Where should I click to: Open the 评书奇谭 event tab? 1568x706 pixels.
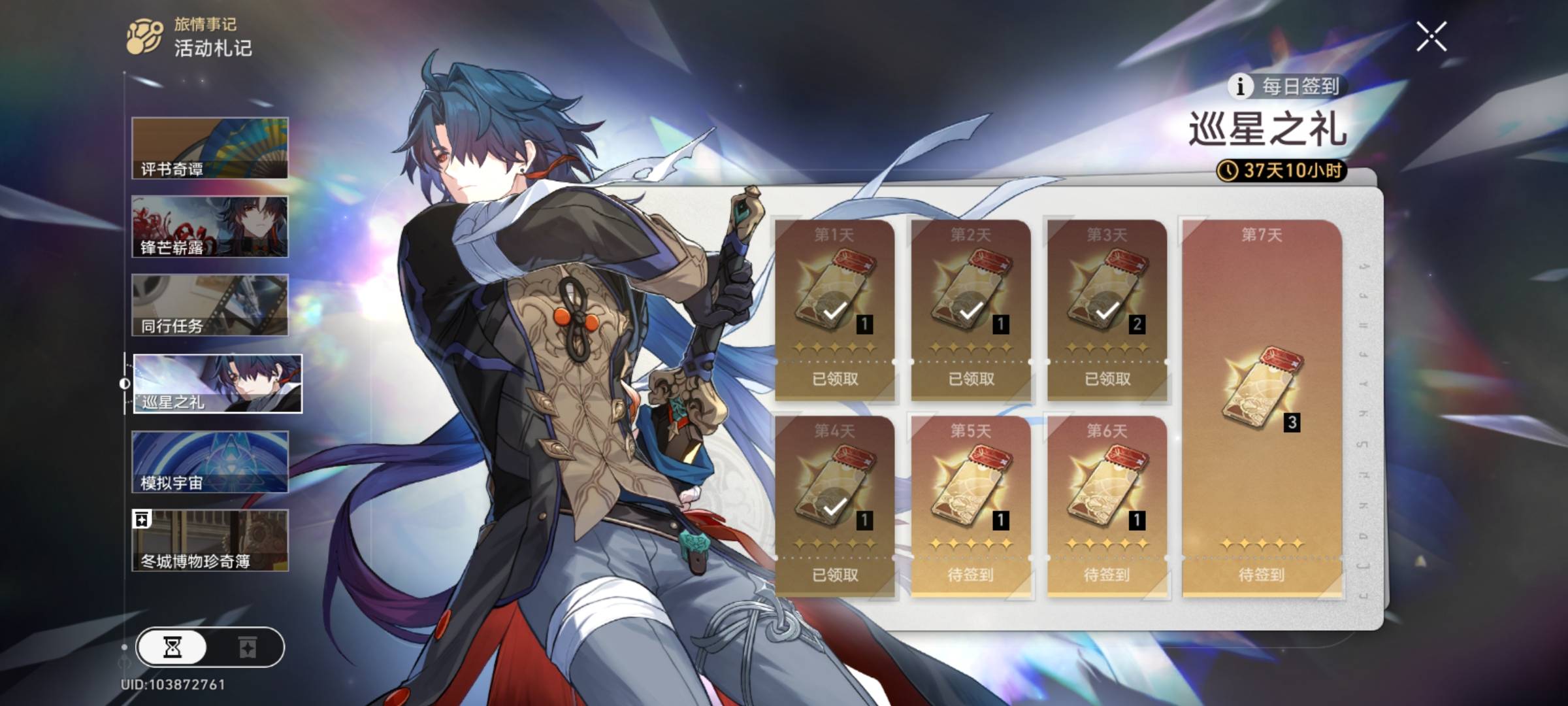pos(210,148)
